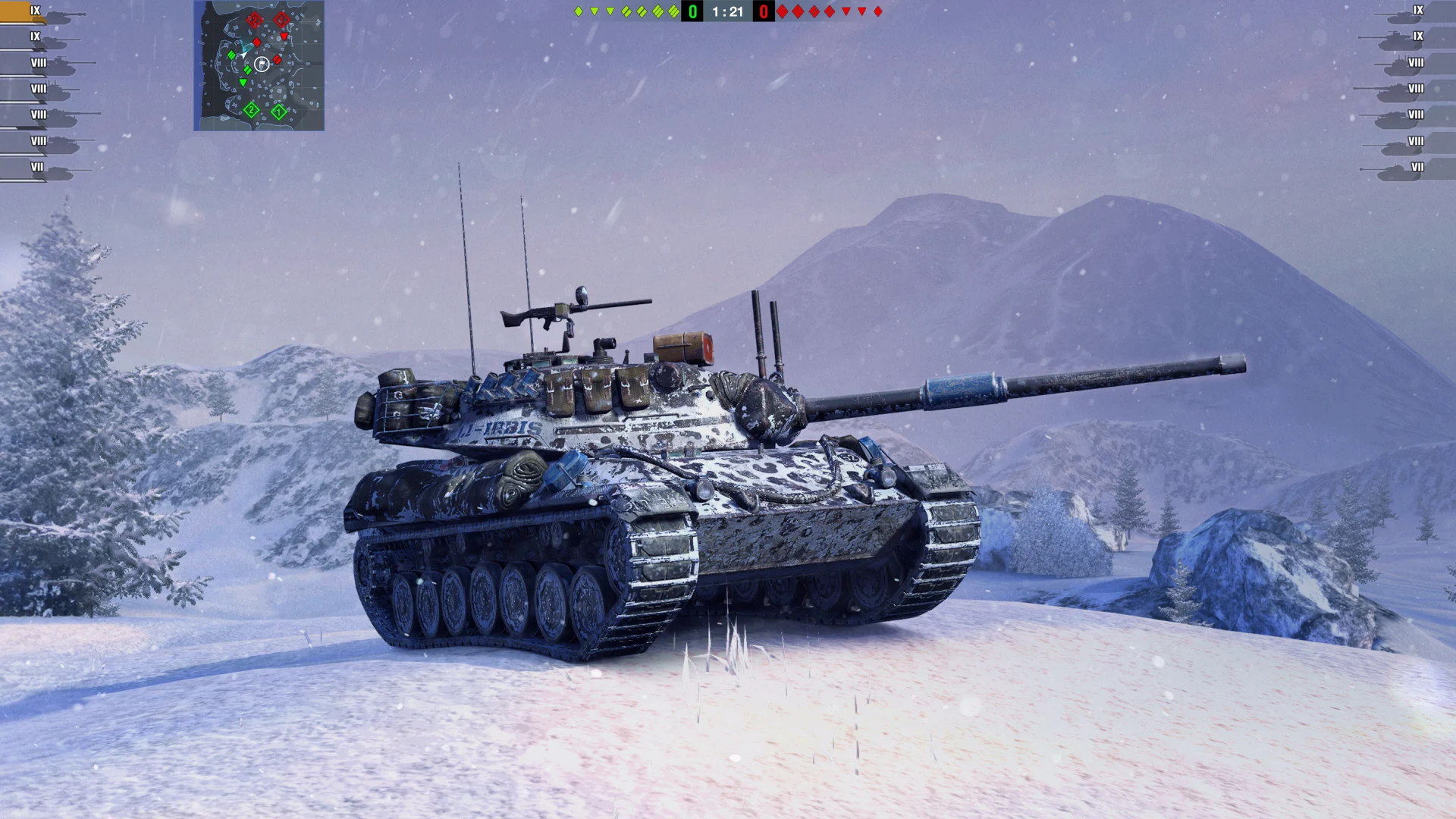Select green base 1 on the minimap
Viewport: 1456px width, 819px height.
coord(278,111)
